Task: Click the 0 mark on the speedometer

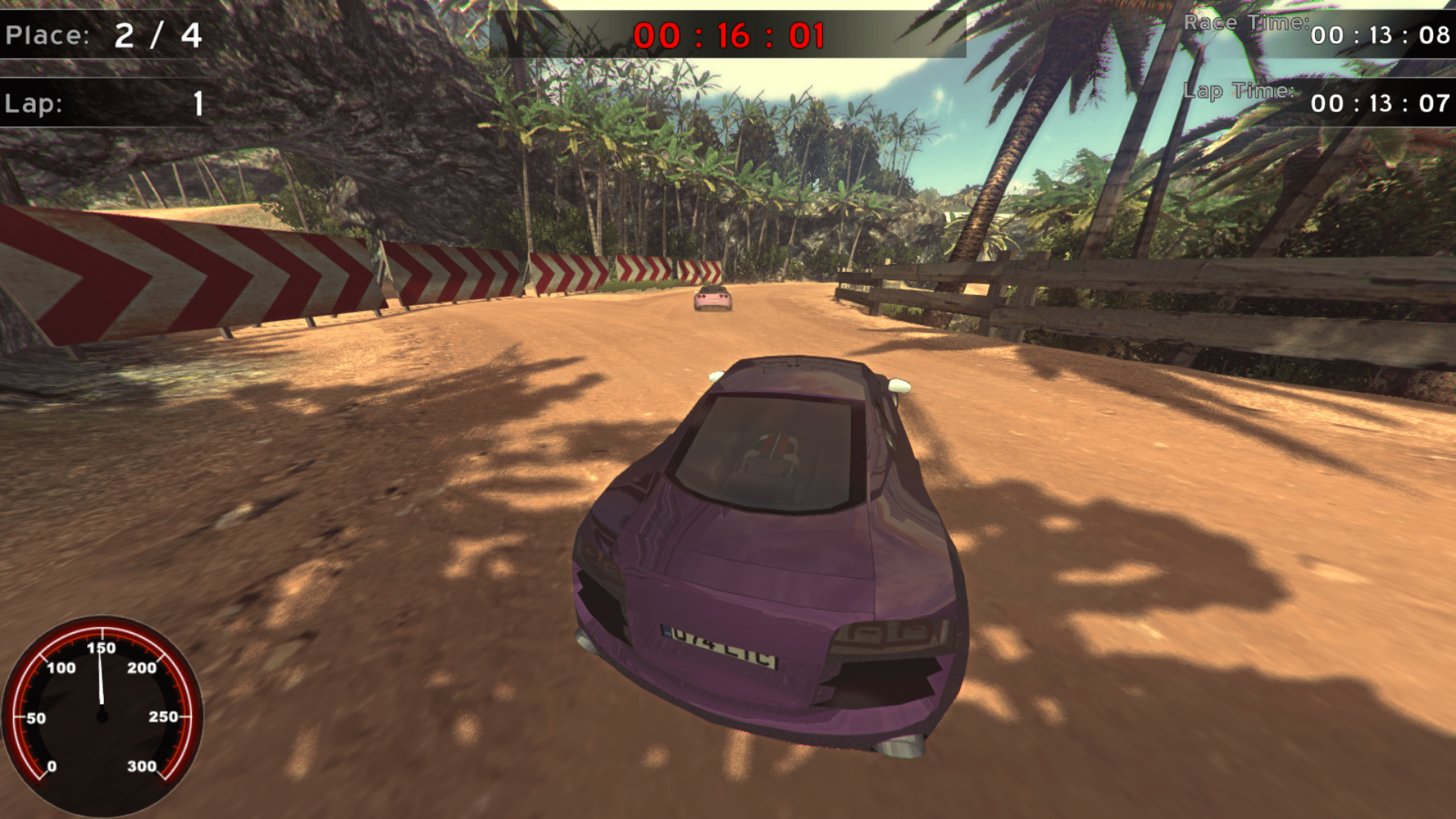Action: (x=53, y=766)
